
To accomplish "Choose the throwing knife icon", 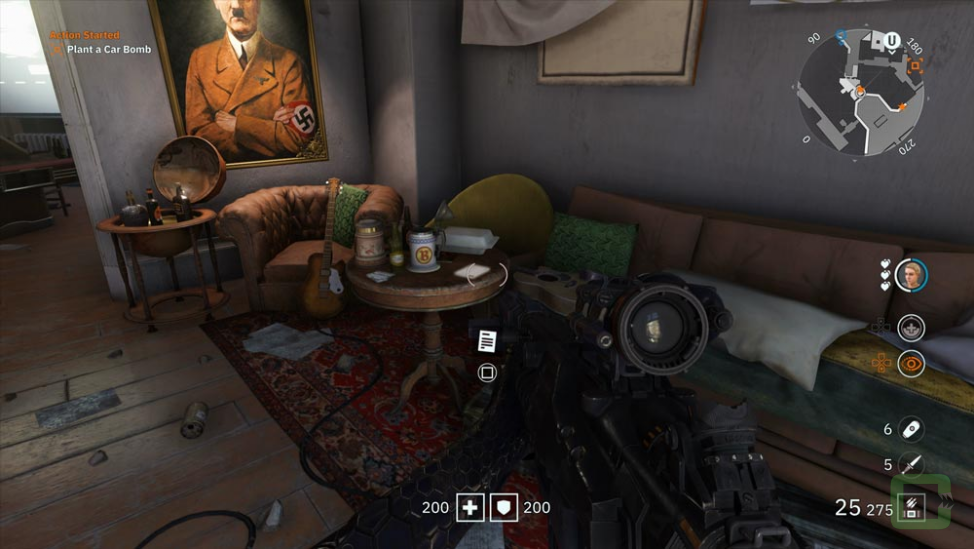I will tap(910, 464).
